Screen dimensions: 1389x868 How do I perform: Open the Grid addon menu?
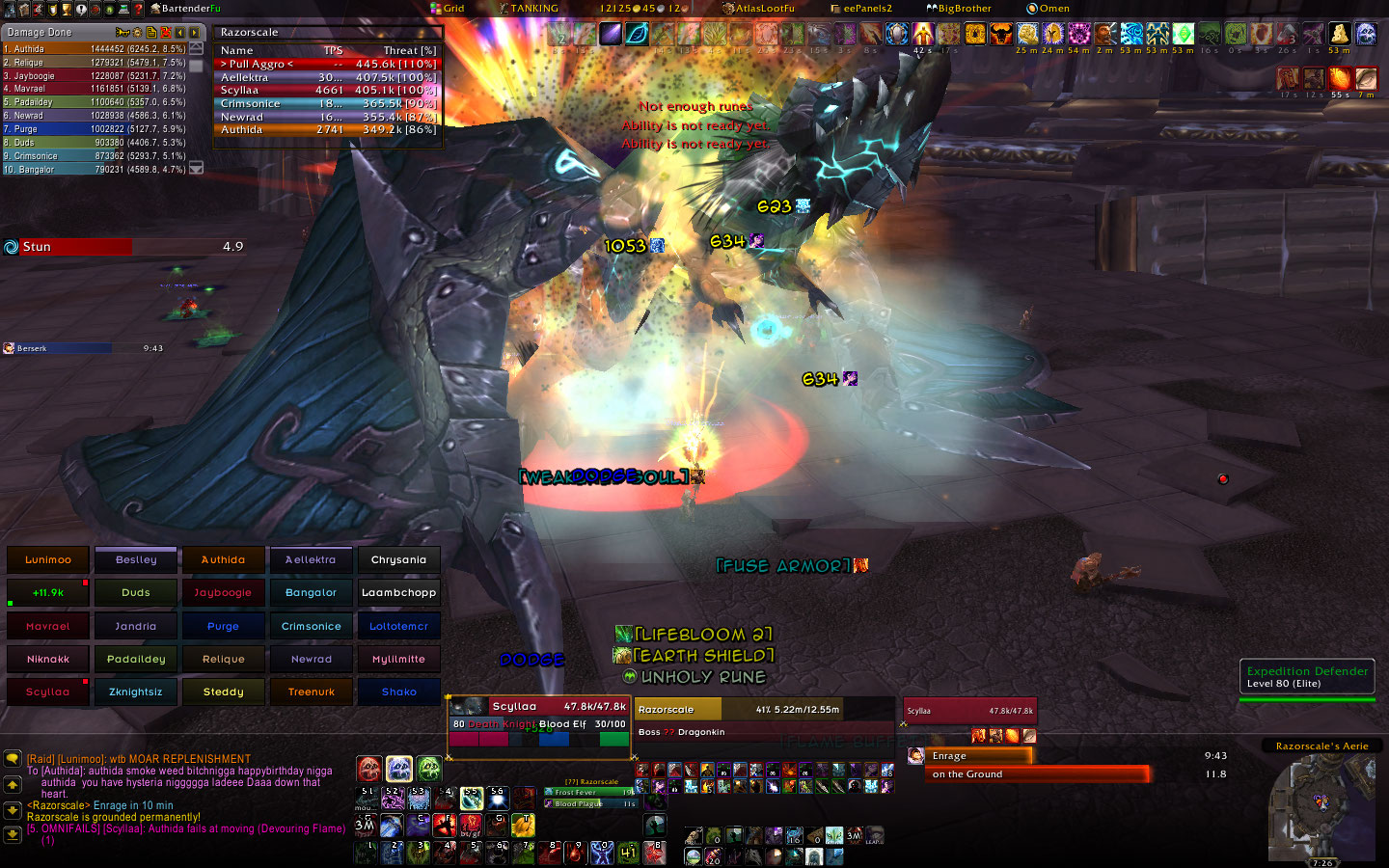coord(448,8)
